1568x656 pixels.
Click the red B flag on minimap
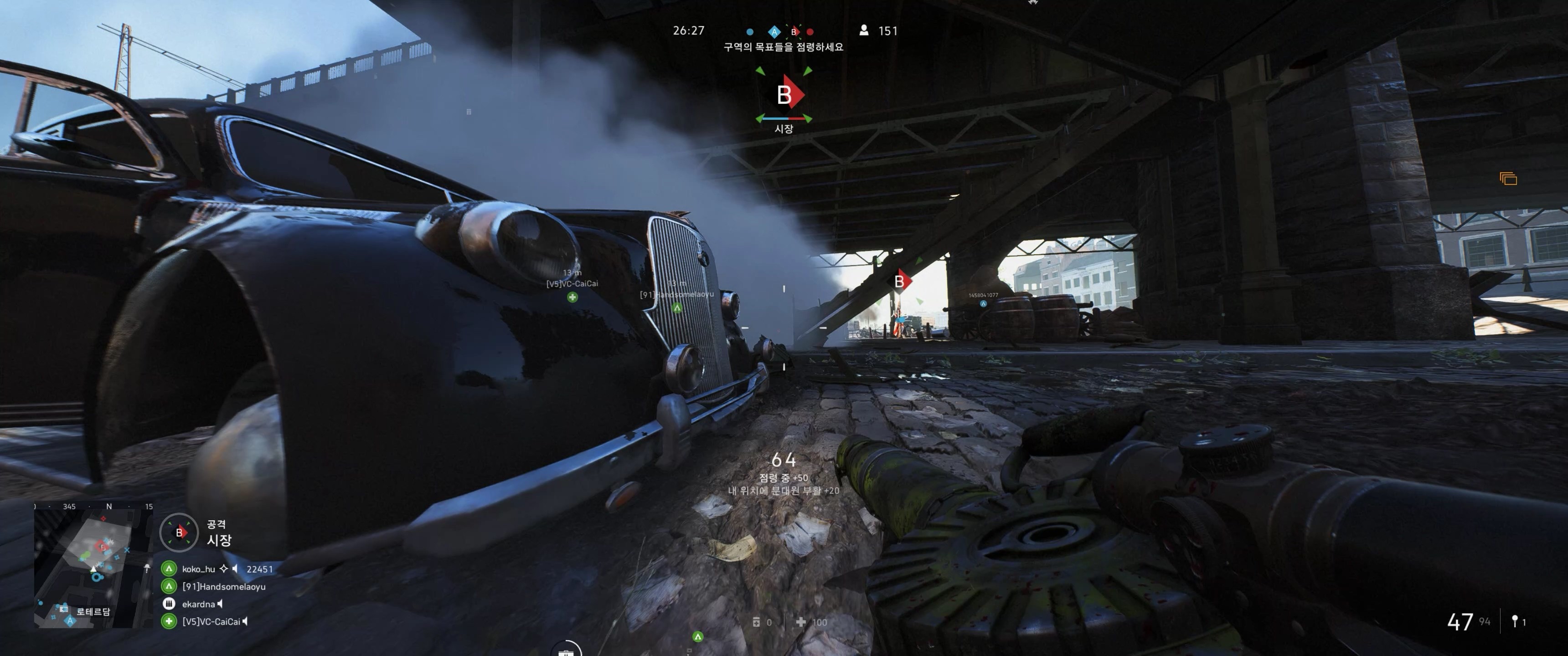tap(102, 547)
